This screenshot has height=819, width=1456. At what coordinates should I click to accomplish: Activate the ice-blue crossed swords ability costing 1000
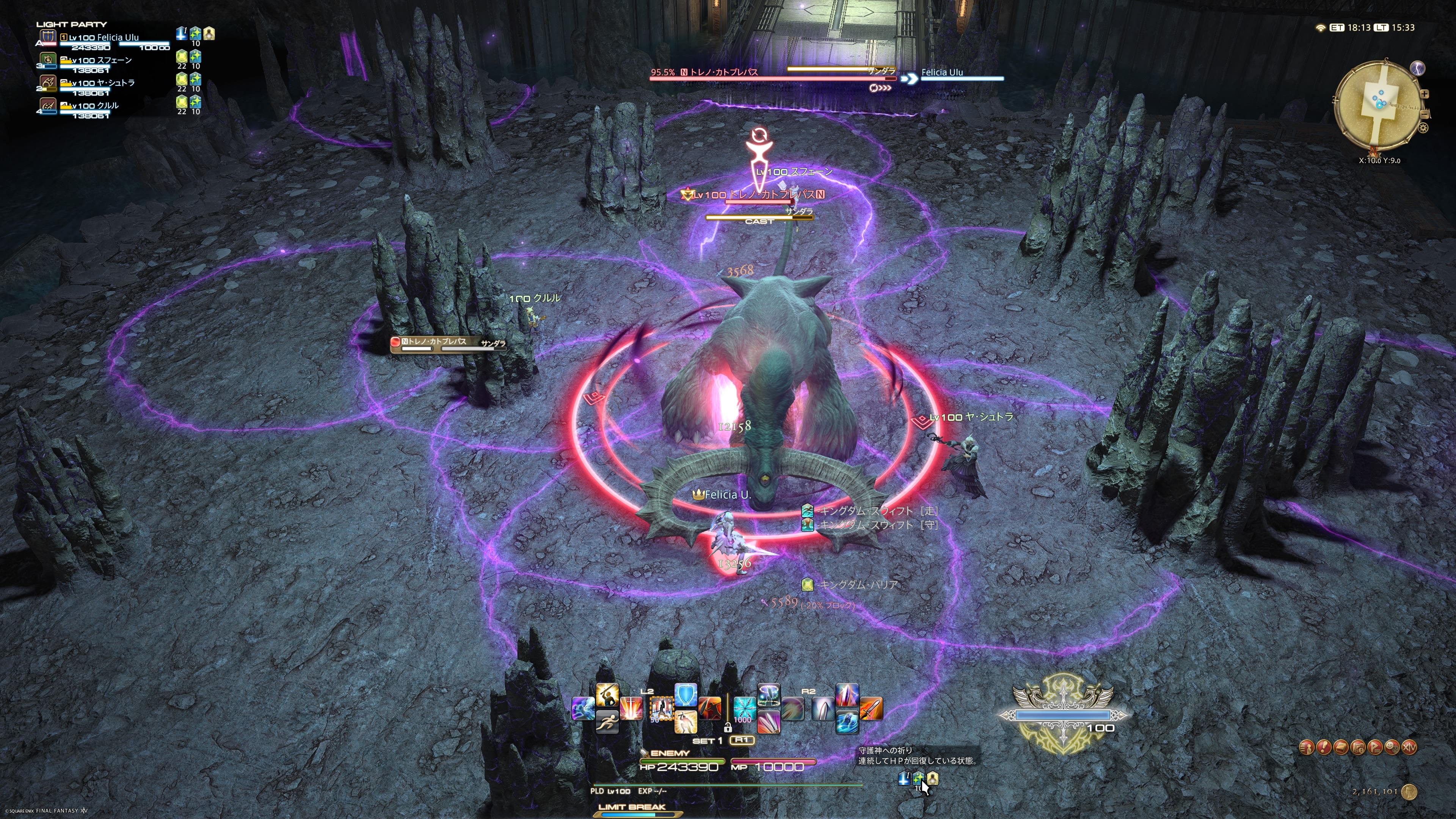[x=744, y=709]
